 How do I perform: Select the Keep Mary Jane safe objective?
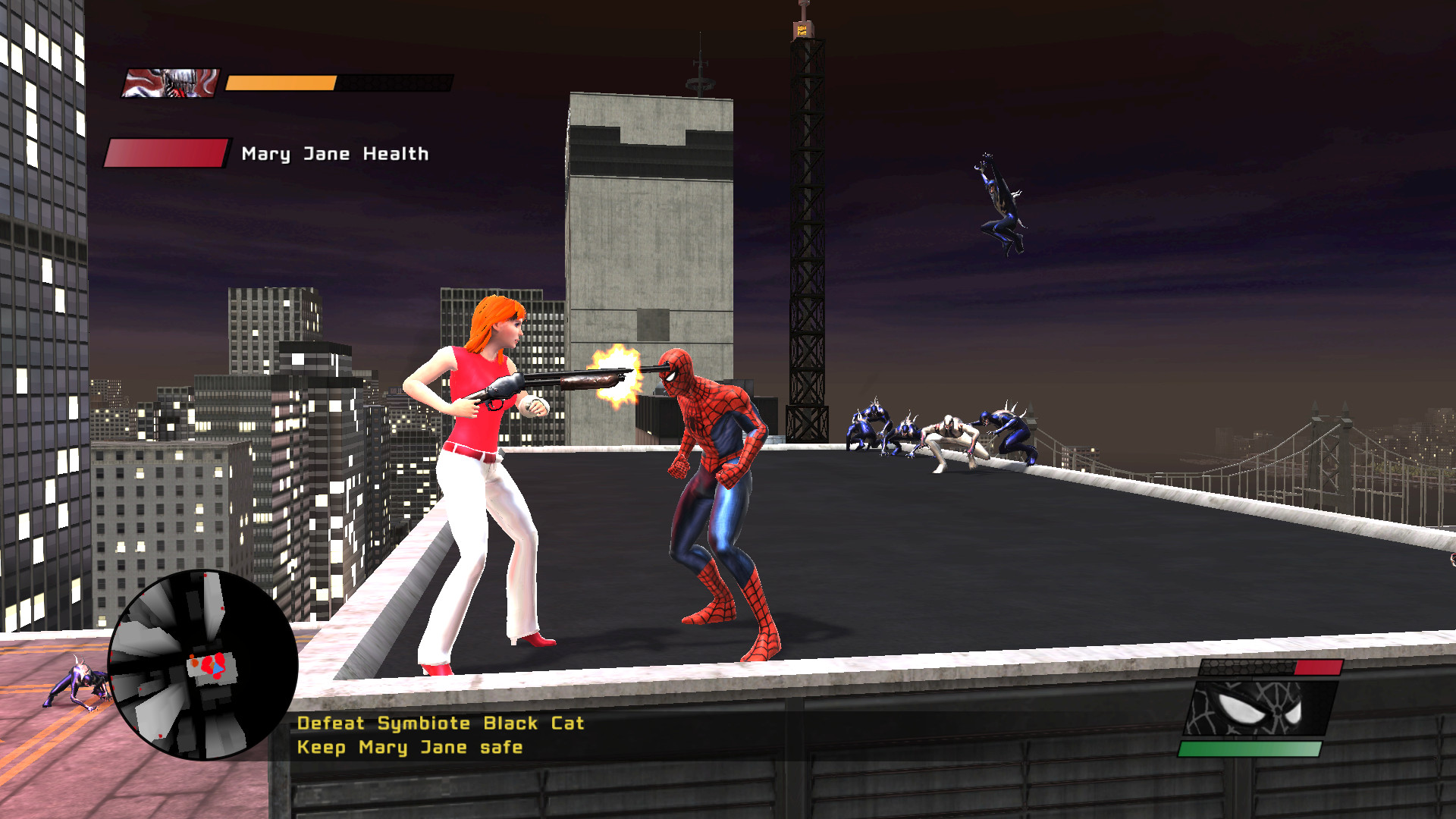tap(409, 747)
